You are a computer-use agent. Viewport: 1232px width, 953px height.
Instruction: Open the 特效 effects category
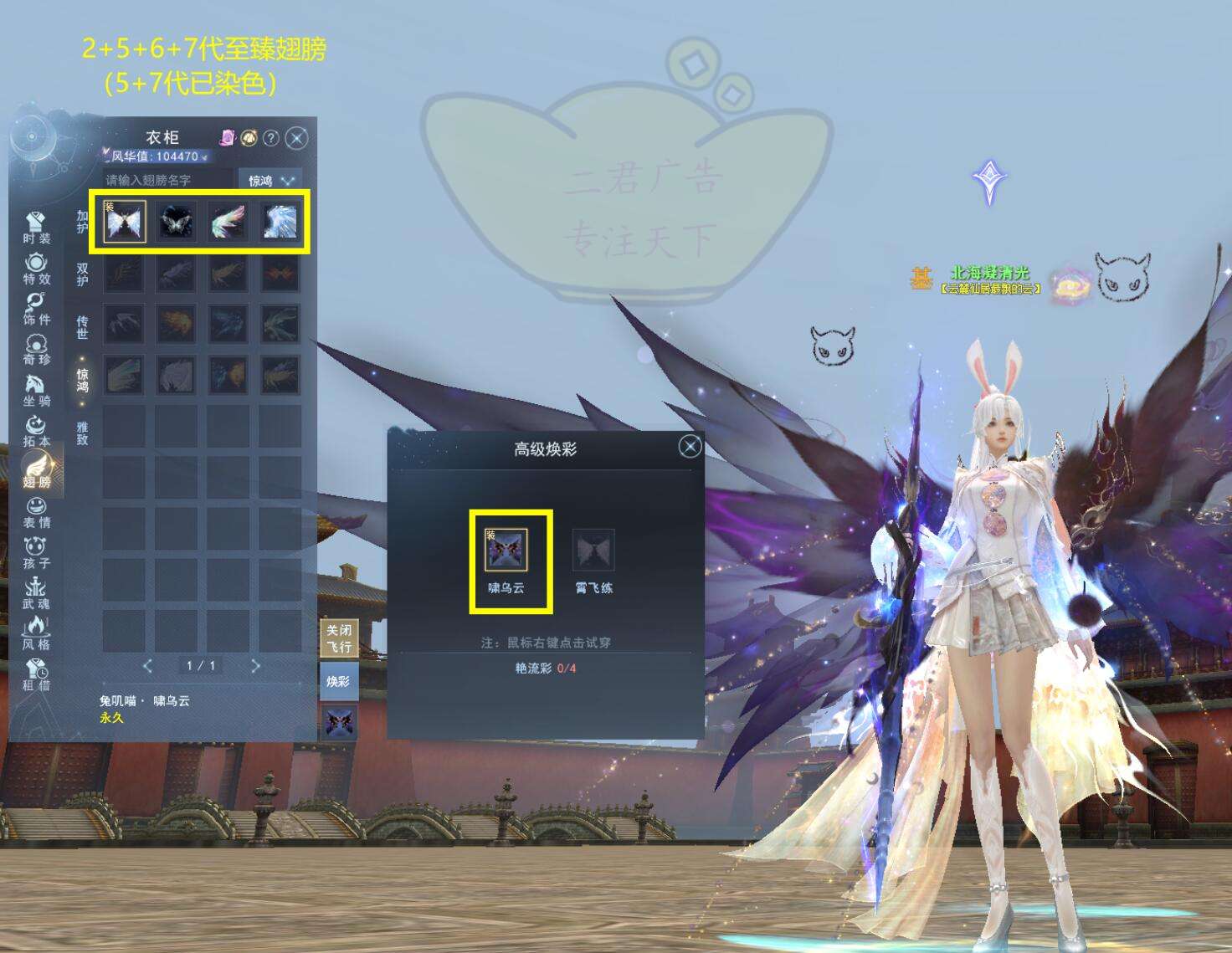[x=36, y=269]
